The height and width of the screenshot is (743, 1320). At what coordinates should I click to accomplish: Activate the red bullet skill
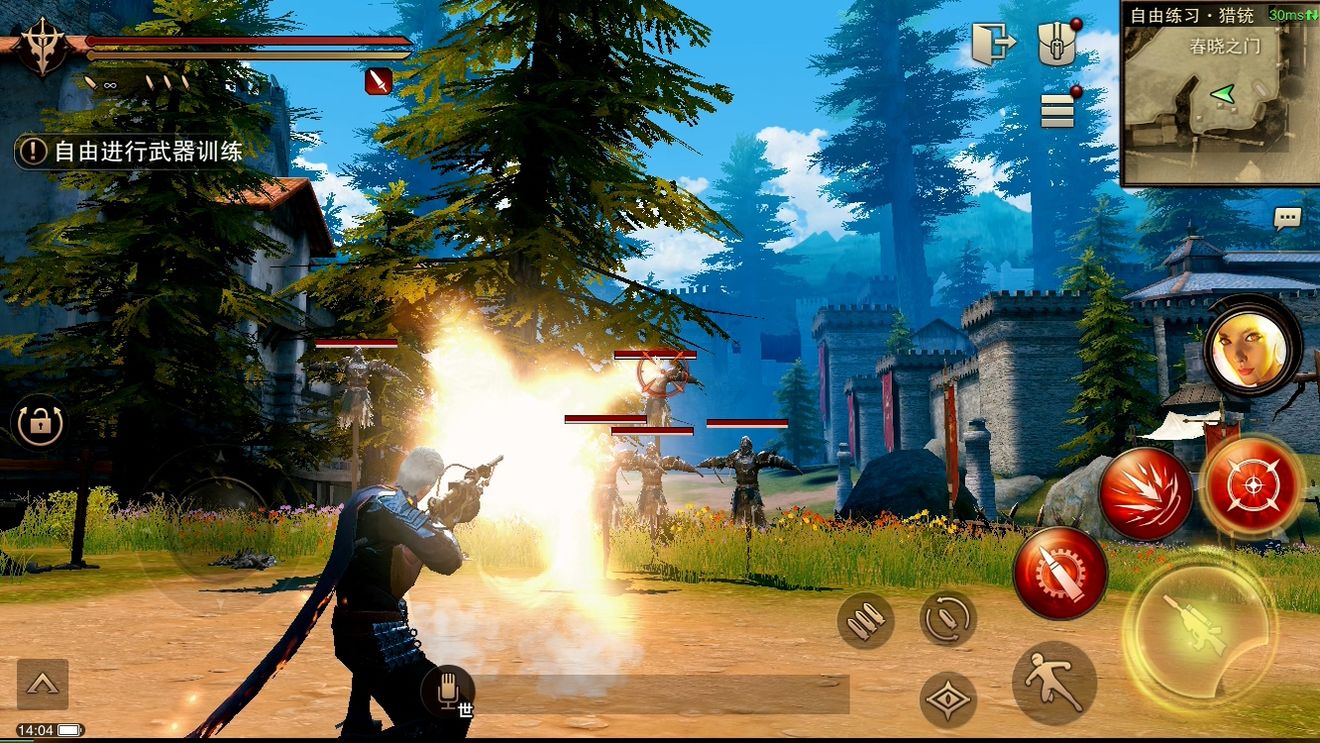coord(1060,573)
